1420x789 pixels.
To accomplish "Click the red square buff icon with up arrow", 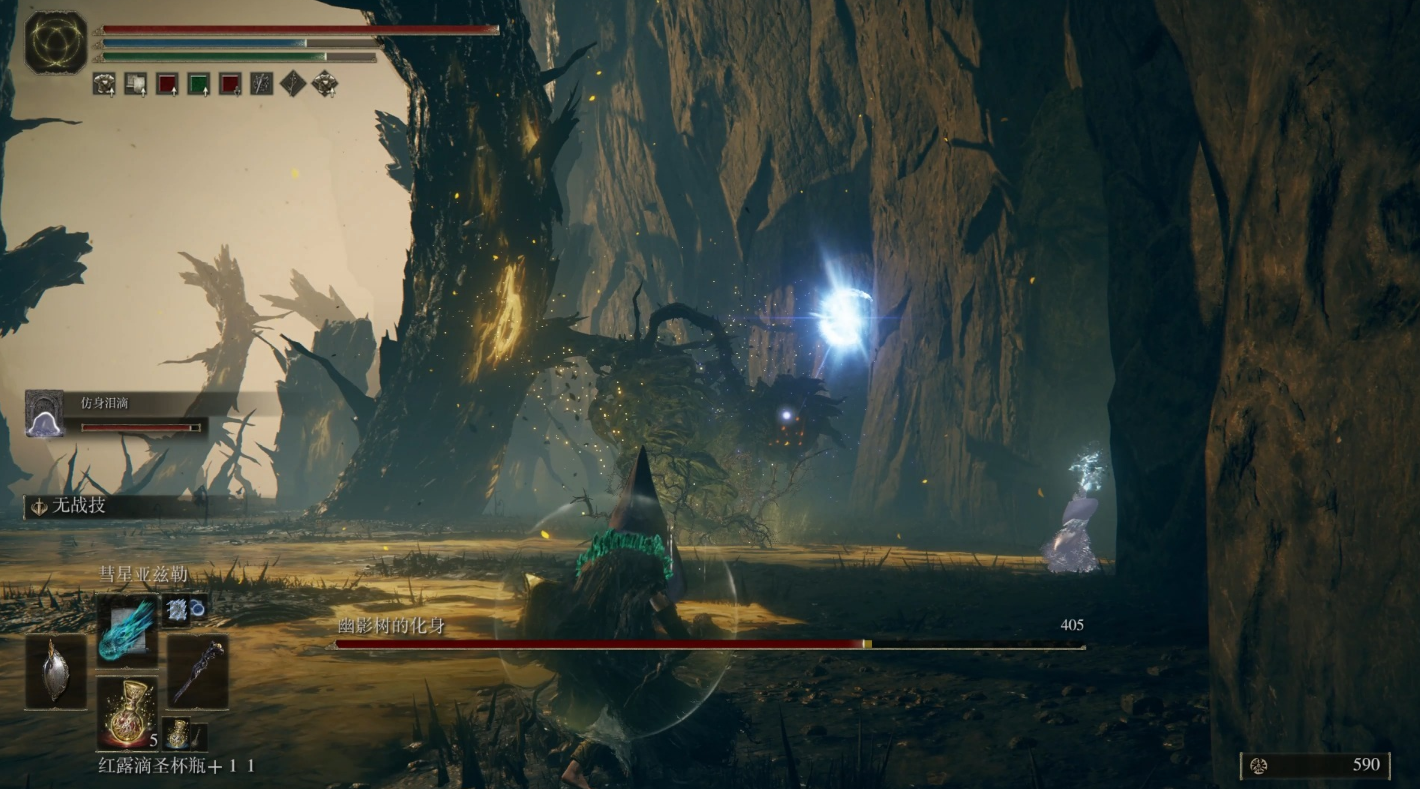I will pos(167,84).
